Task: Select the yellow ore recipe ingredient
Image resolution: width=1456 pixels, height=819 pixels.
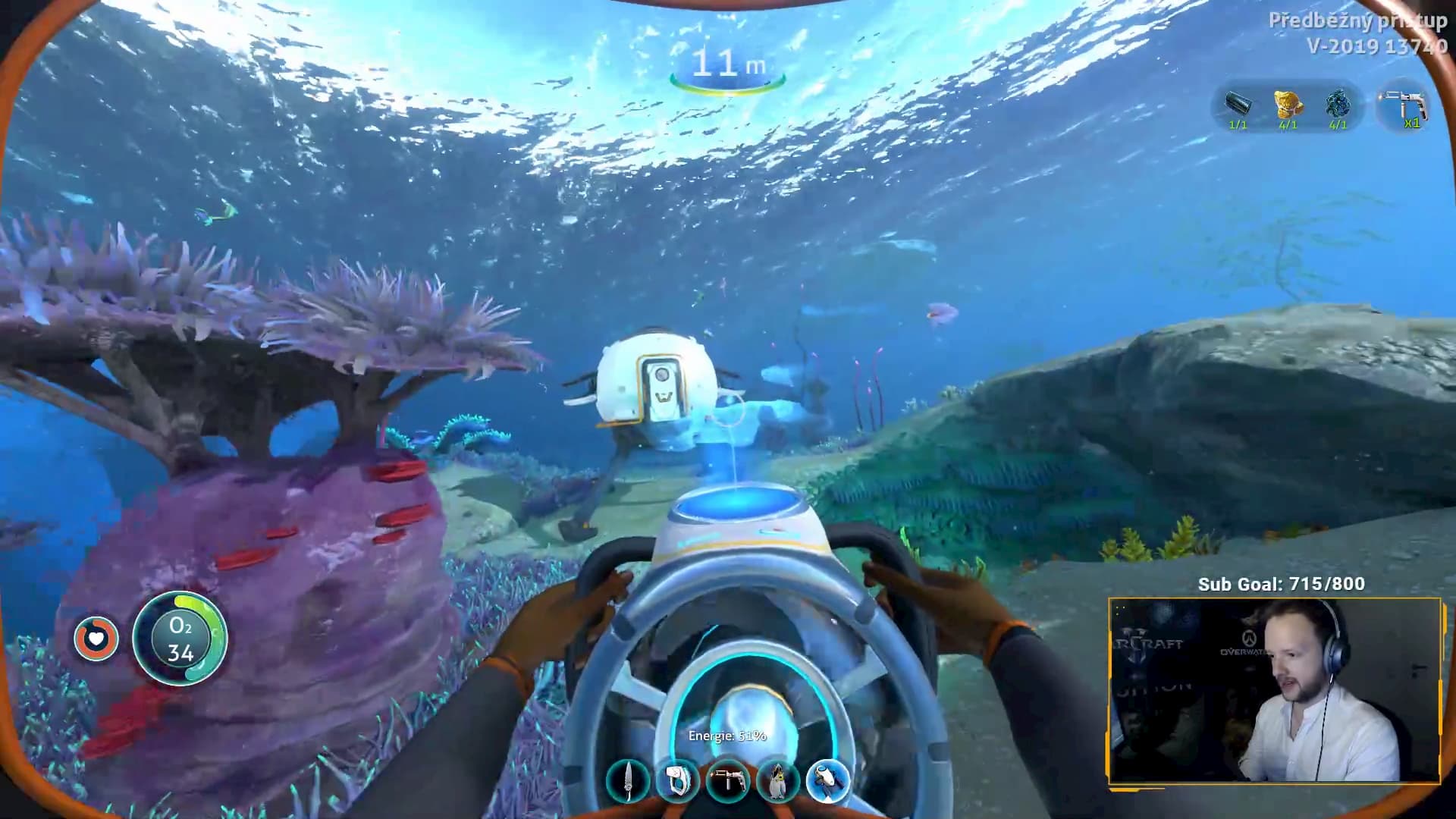Action: [x=1288, y=107]
